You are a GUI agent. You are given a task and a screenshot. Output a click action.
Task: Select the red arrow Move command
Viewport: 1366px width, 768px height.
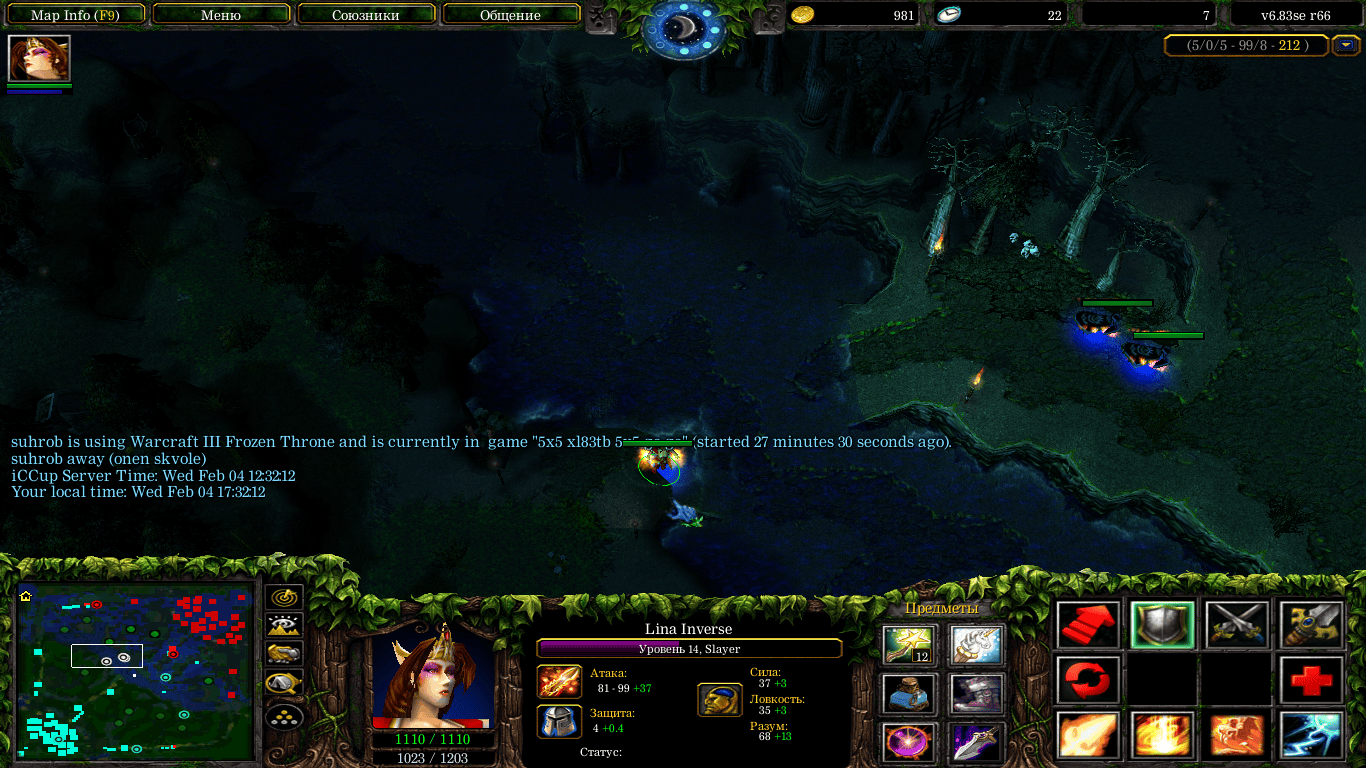point(1089,625)
